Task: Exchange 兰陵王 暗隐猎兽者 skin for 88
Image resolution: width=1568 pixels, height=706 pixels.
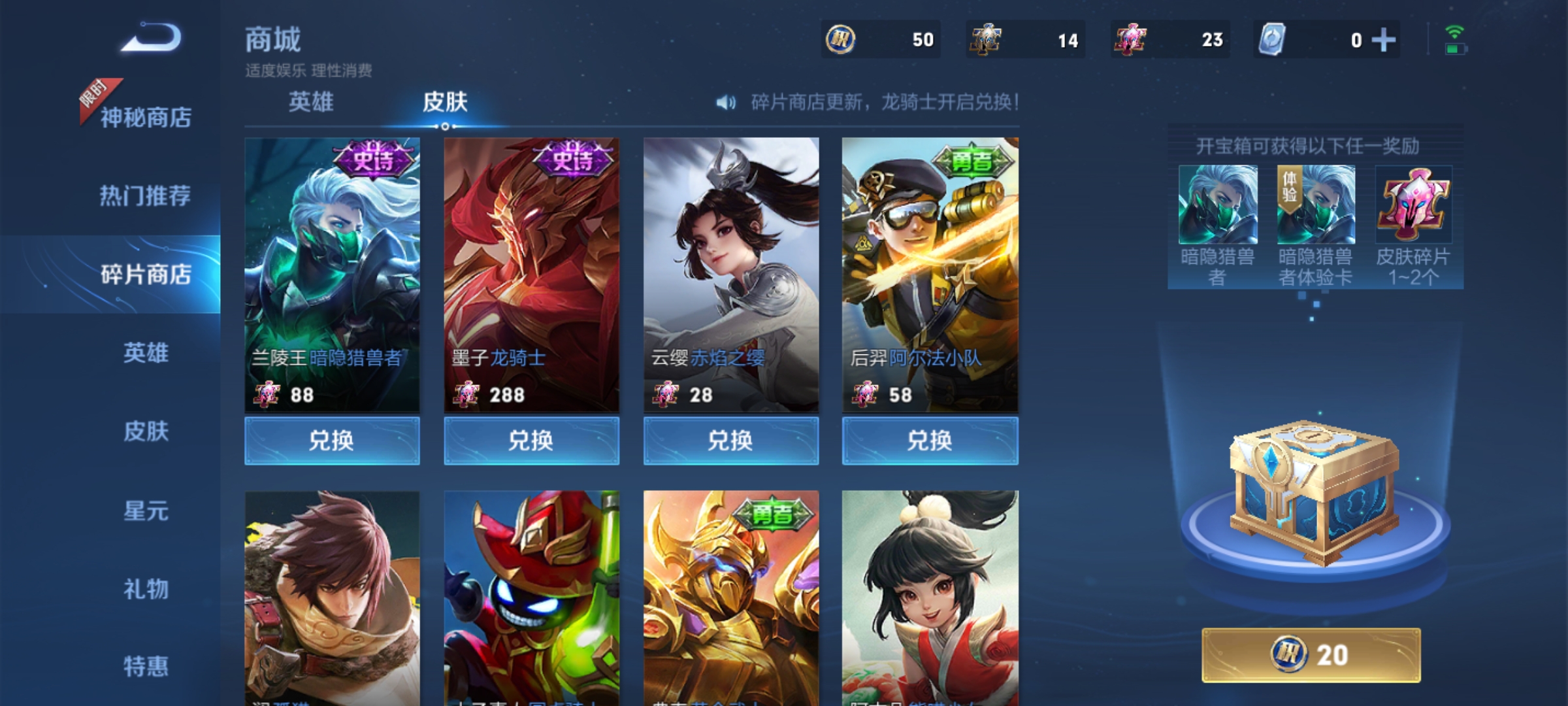Action: [x=332, y=441]
